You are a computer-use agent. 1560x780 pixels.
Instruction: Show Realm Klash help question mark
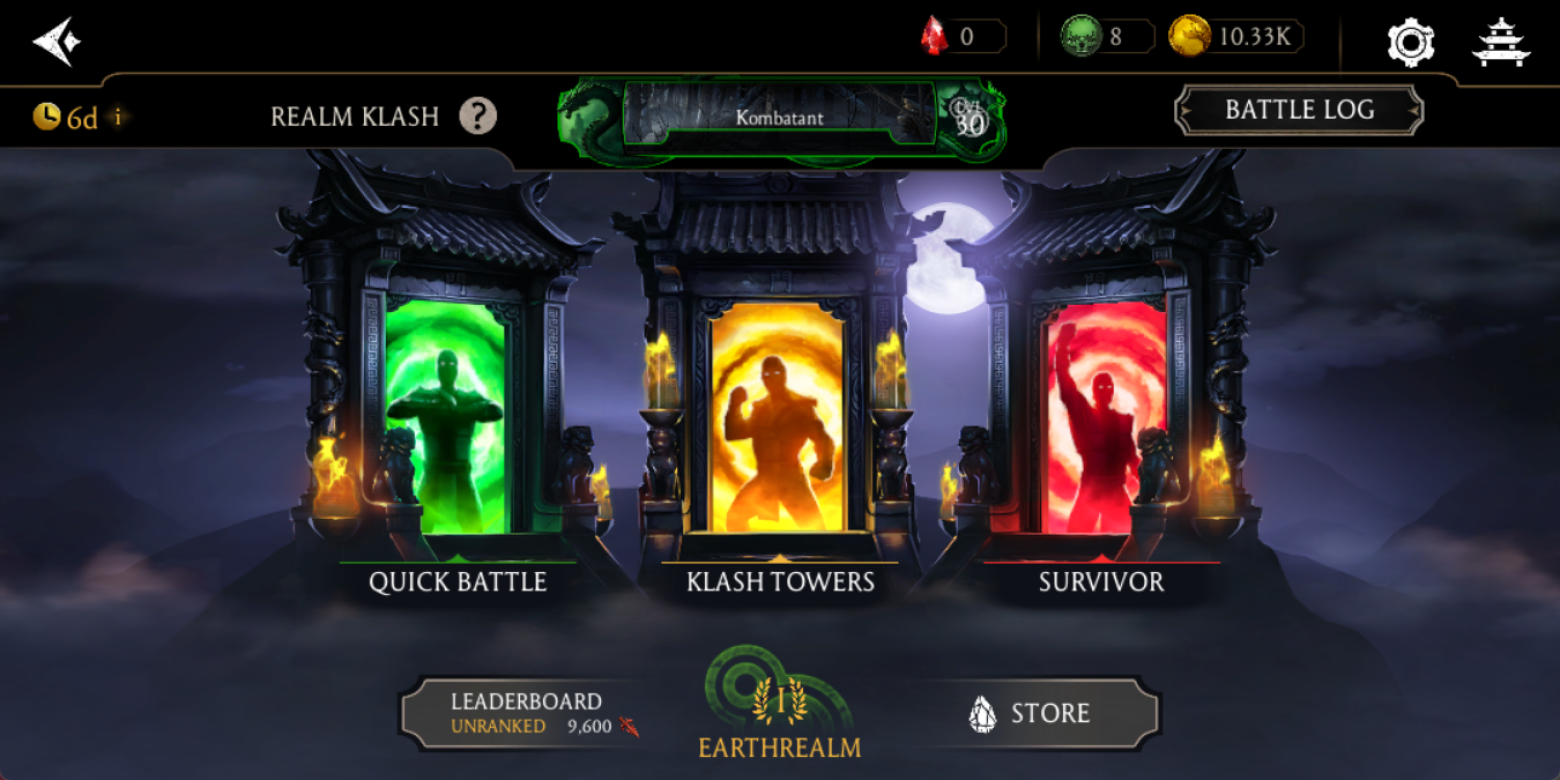(478, 117)
